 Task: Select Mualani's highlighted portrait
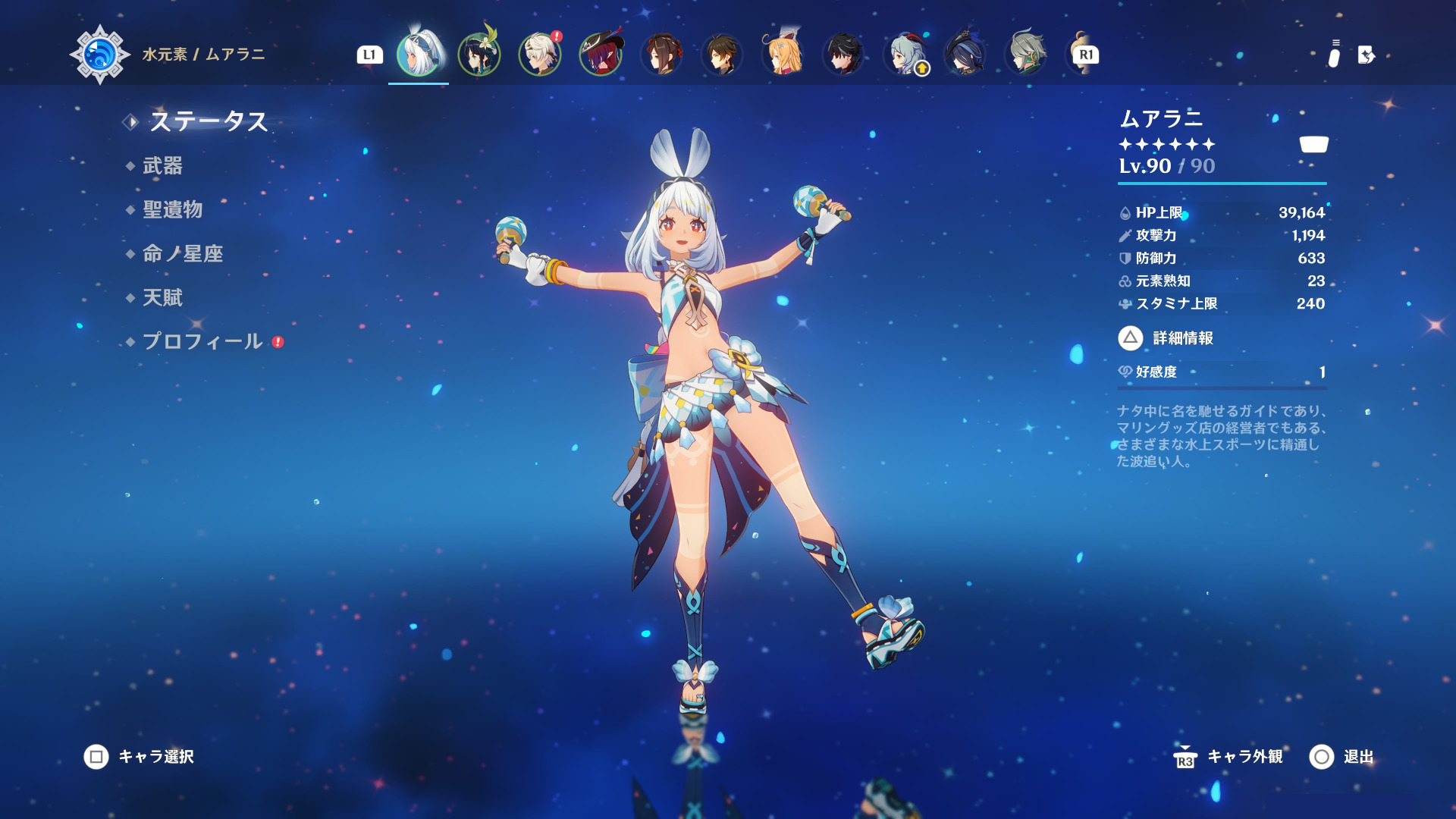(x=419, y=55)
